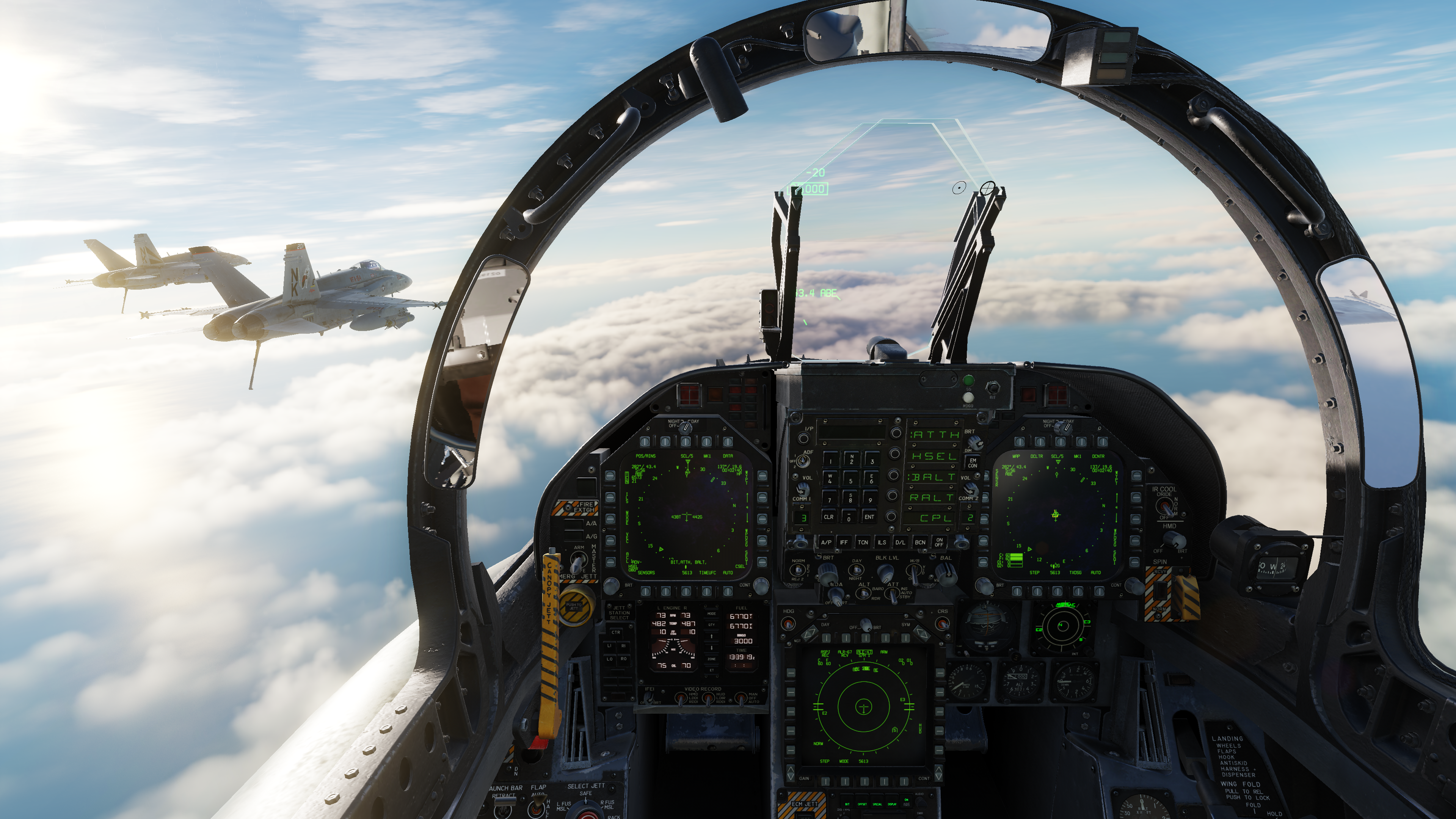The width and height of the screenshot is (1456, 819).
Task: Clear the entry with the CLR key
Action: [x=828, y=516]
